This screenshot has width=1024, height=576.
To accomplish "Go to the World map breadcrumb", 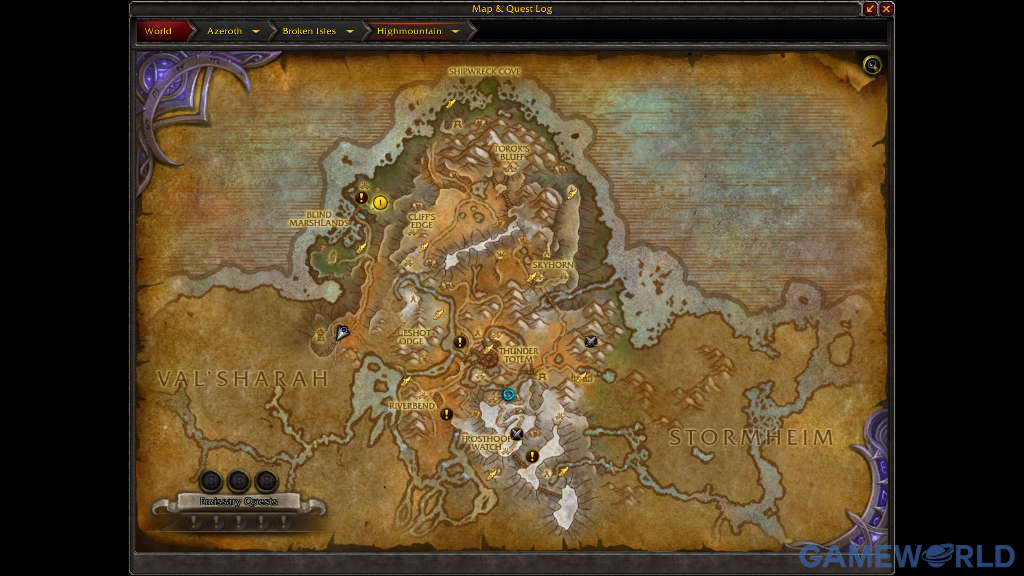I will tap(158, 31).
